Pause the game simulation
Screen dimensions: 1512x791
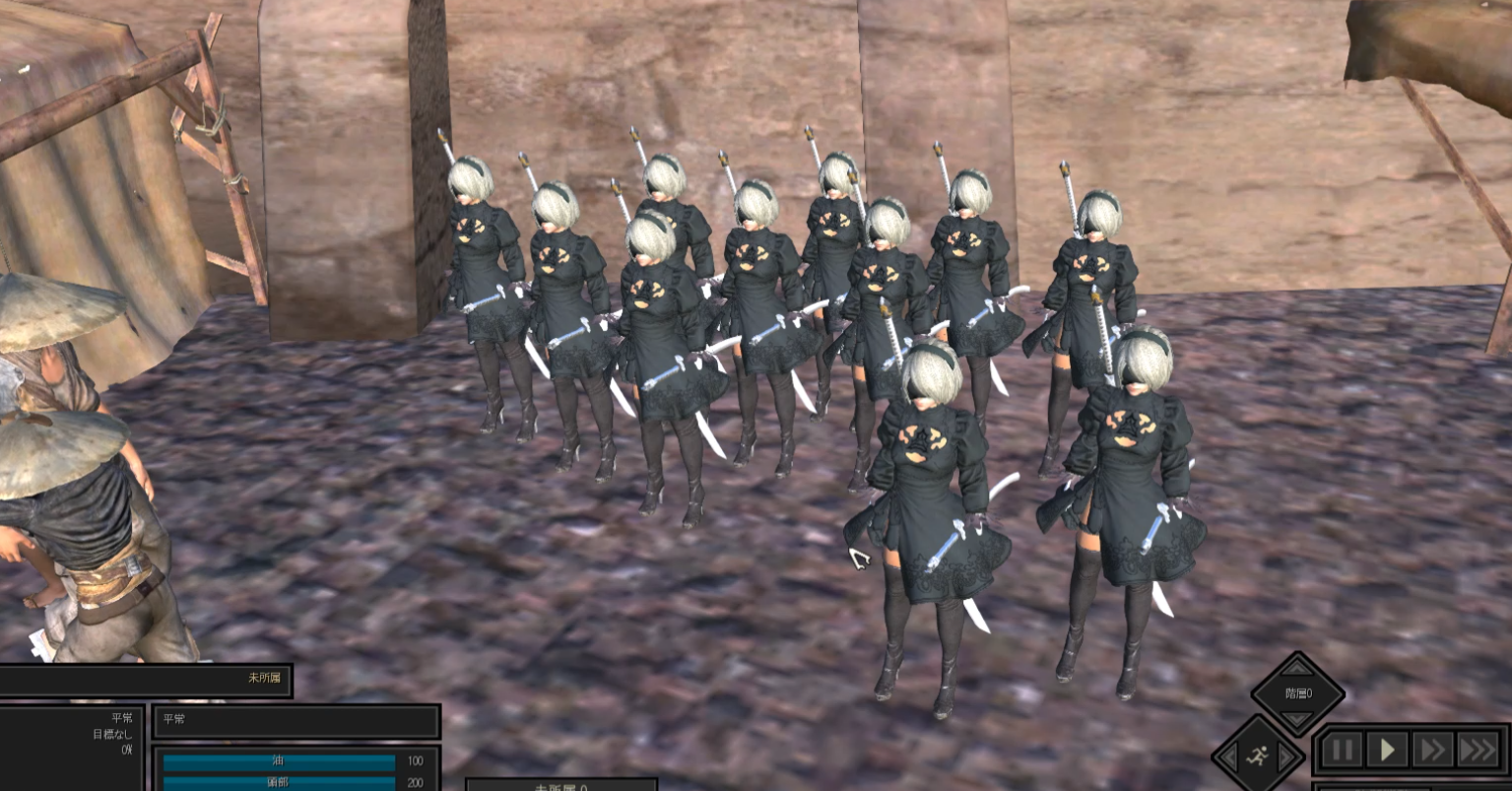1343,749
